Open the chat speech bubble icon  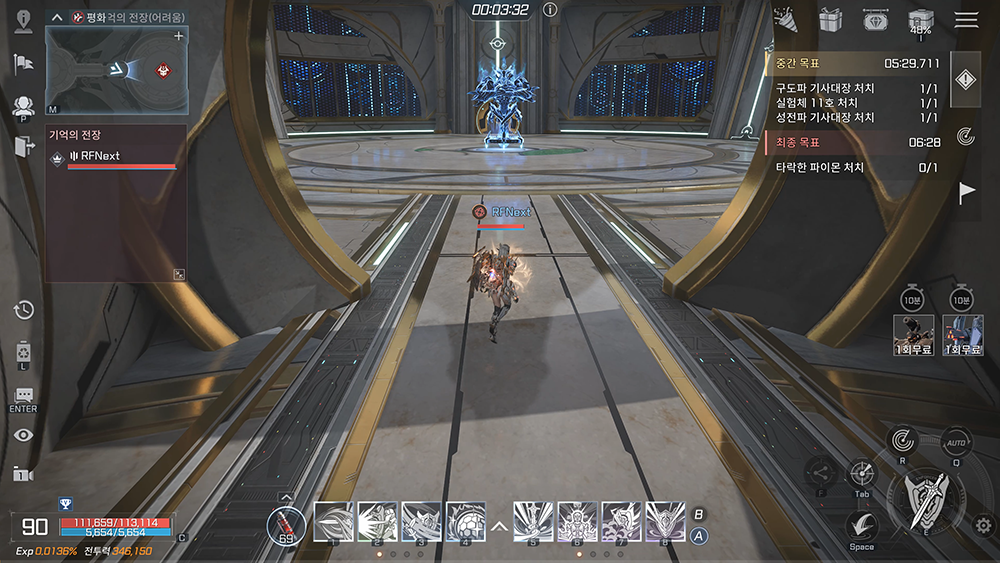click(x=24, y=396)
